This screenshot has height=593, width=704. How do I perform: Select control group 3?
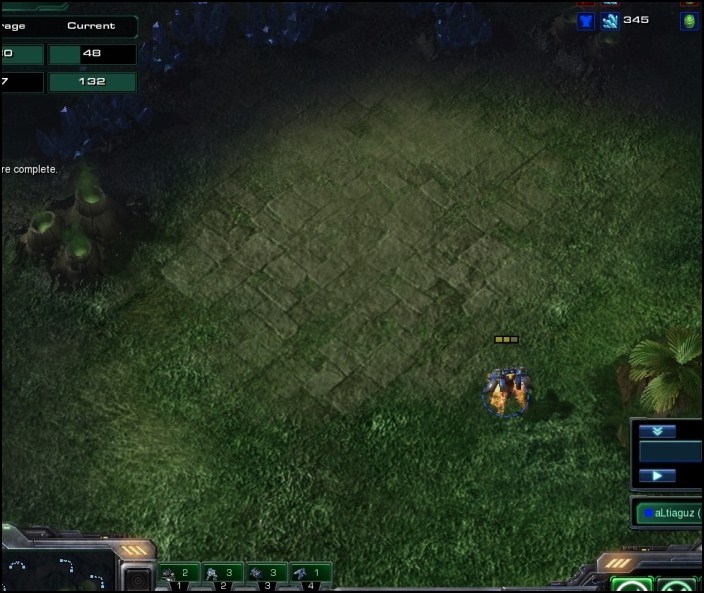pyautogui.click(x=267, y=574)
